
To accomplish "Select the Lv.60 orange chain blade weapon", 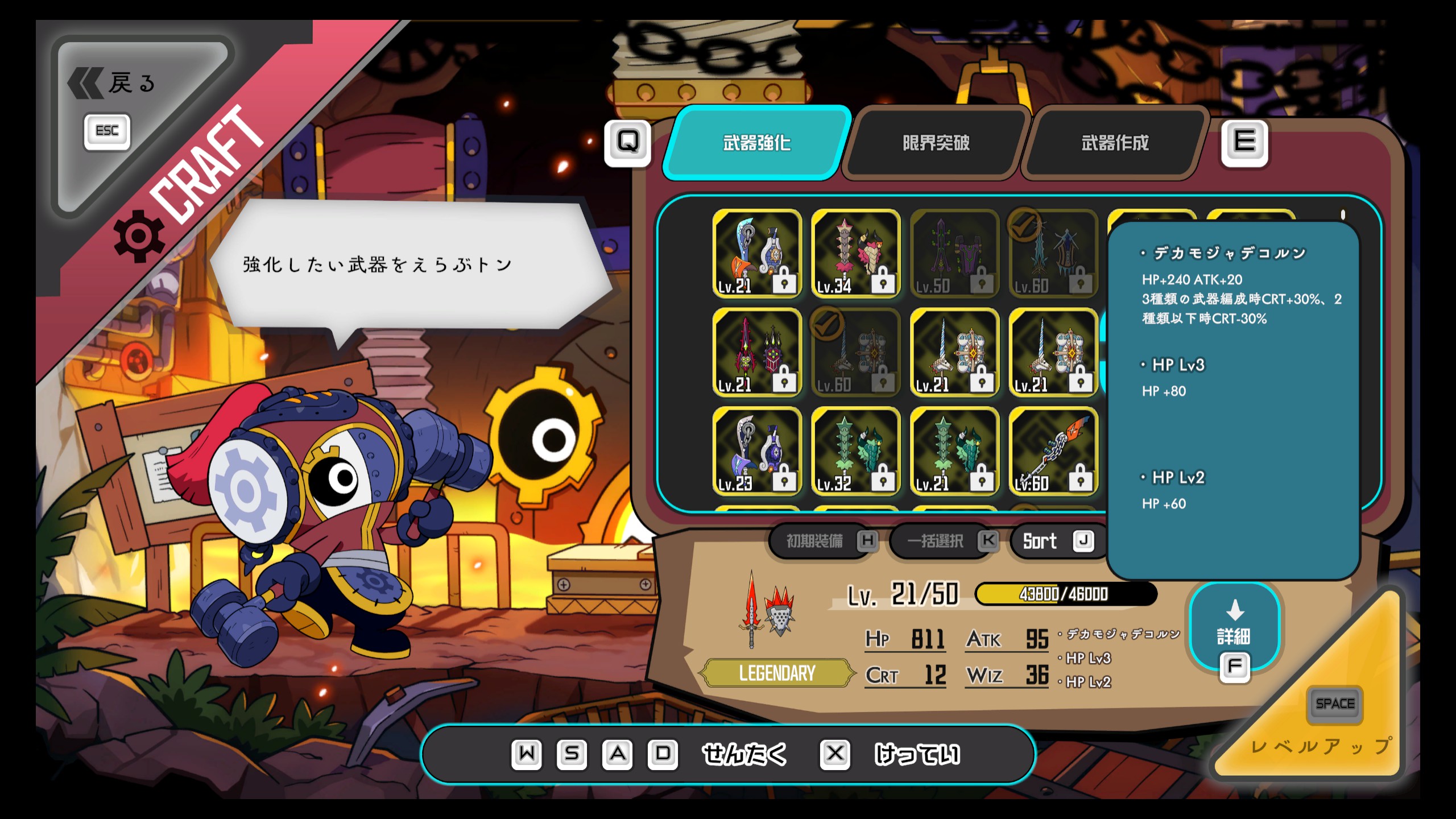I will click(1053, 450).
